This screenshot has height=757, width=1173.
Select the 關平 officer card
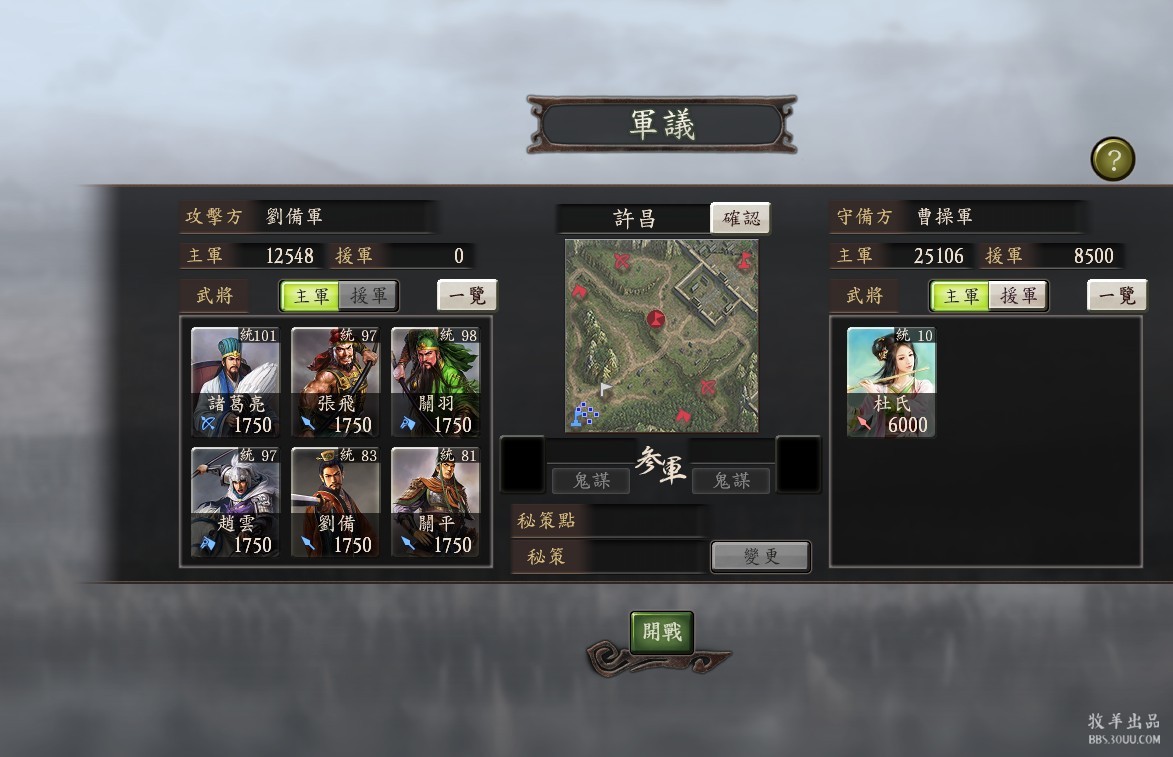point(436,502)
